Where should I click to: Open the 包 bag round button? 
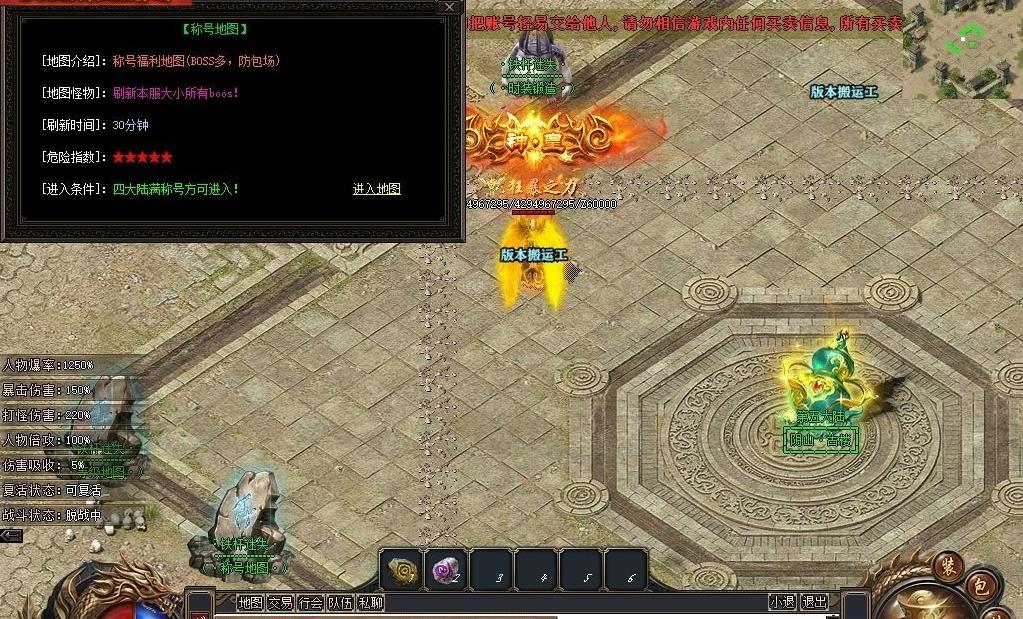click(x=981, y=587)
